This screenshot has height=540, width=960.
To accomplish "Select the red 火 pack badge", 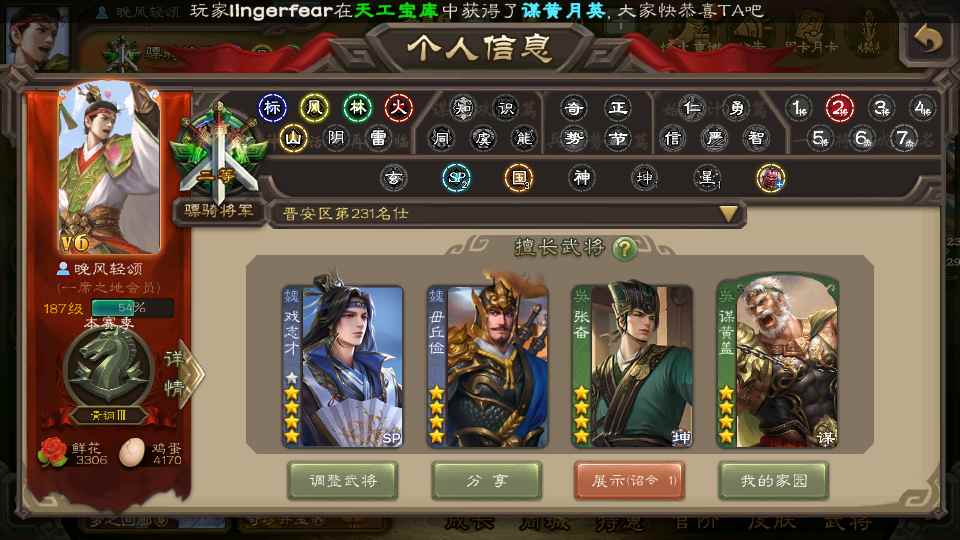I will point(399,107).
